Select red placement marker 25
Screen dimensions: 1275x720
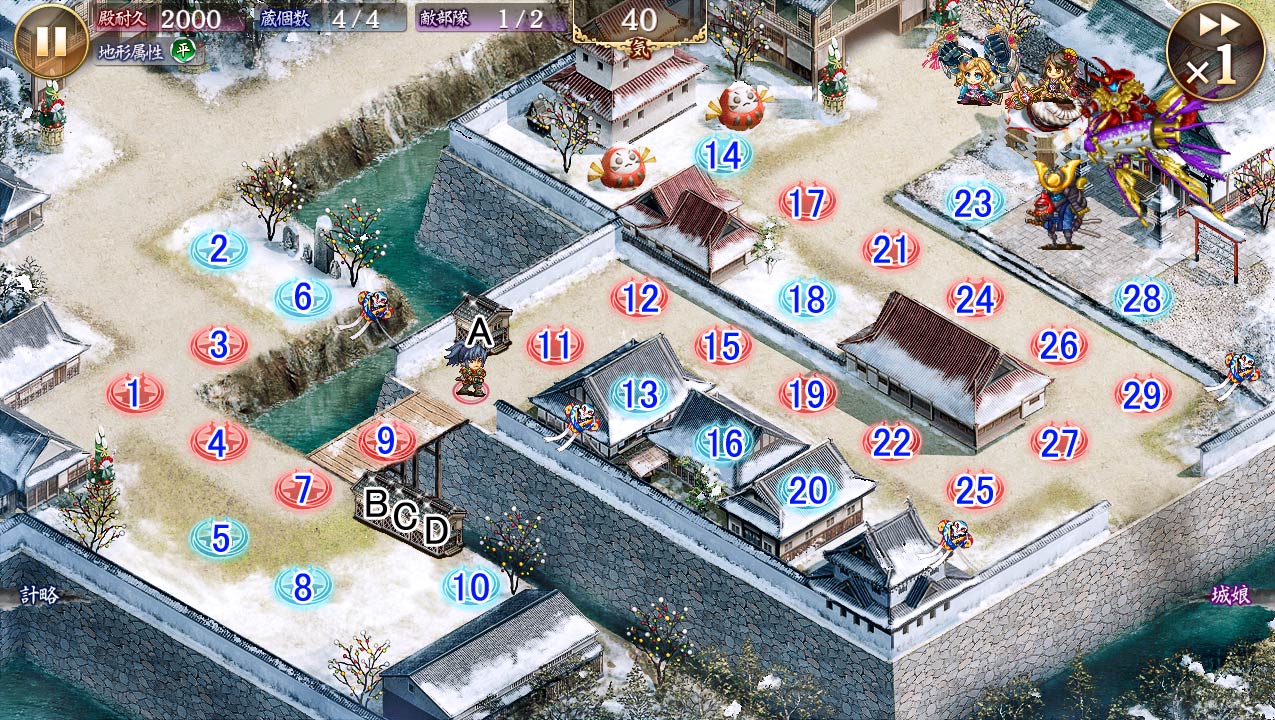[x=974, y=490]
